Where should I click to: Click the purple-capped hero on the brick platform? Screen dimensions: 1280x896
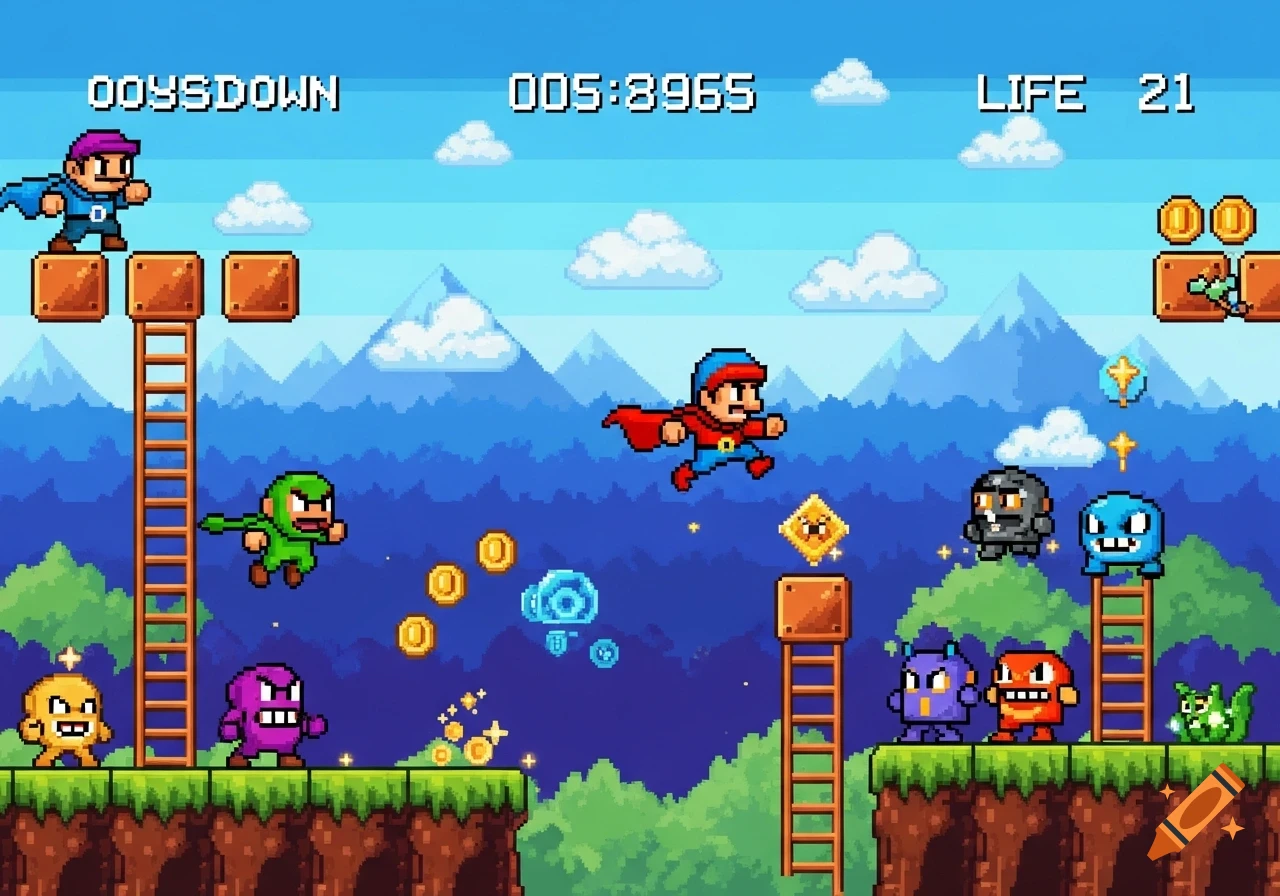click(x=90, y=190)
